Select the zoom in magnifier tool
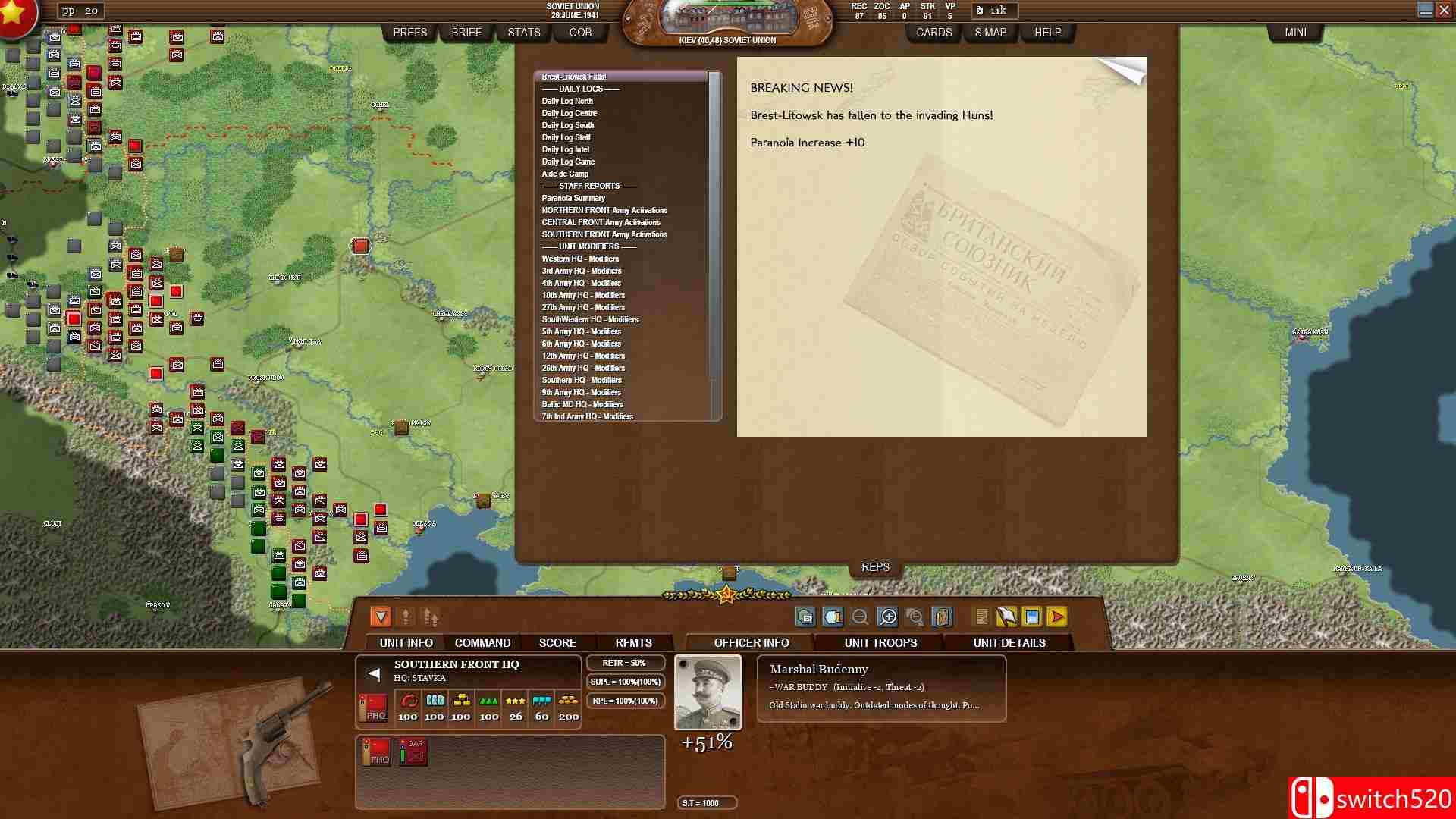1456x819 pixels. (x=889, y=617)
